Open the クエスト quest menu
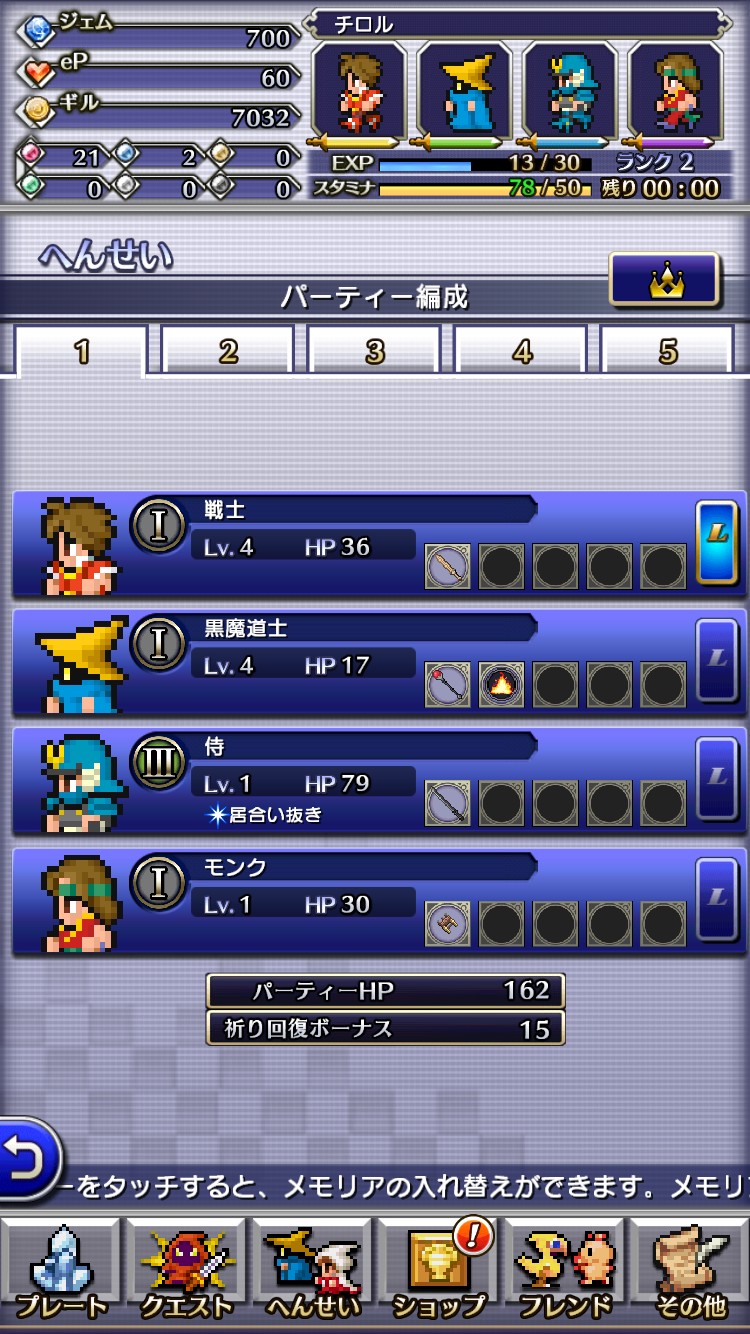 pyautogui.click(x=187, y=1272)
